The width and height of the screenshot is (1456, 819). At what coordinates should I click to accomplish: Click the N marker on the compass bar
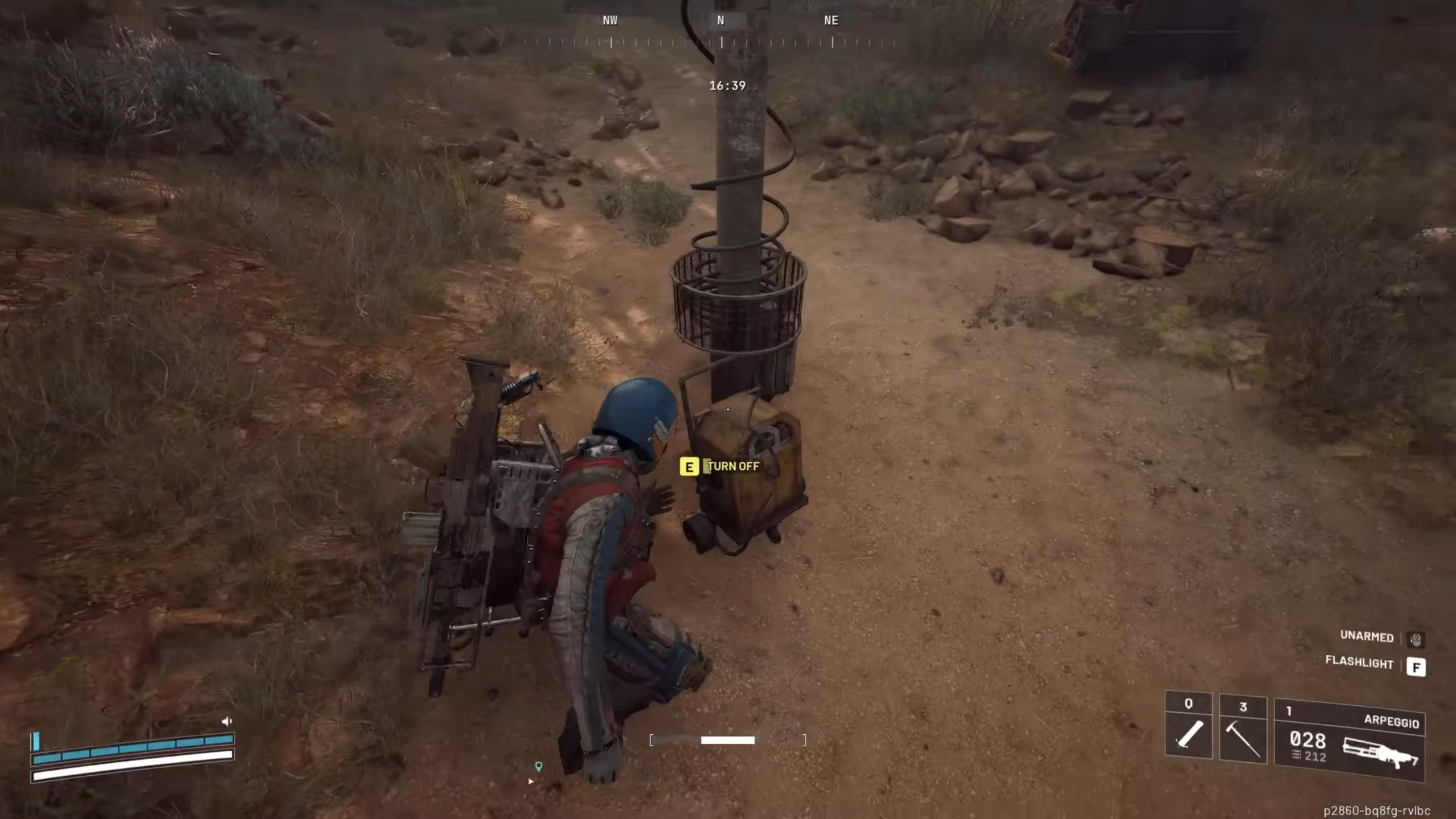(x=721, y=20)
